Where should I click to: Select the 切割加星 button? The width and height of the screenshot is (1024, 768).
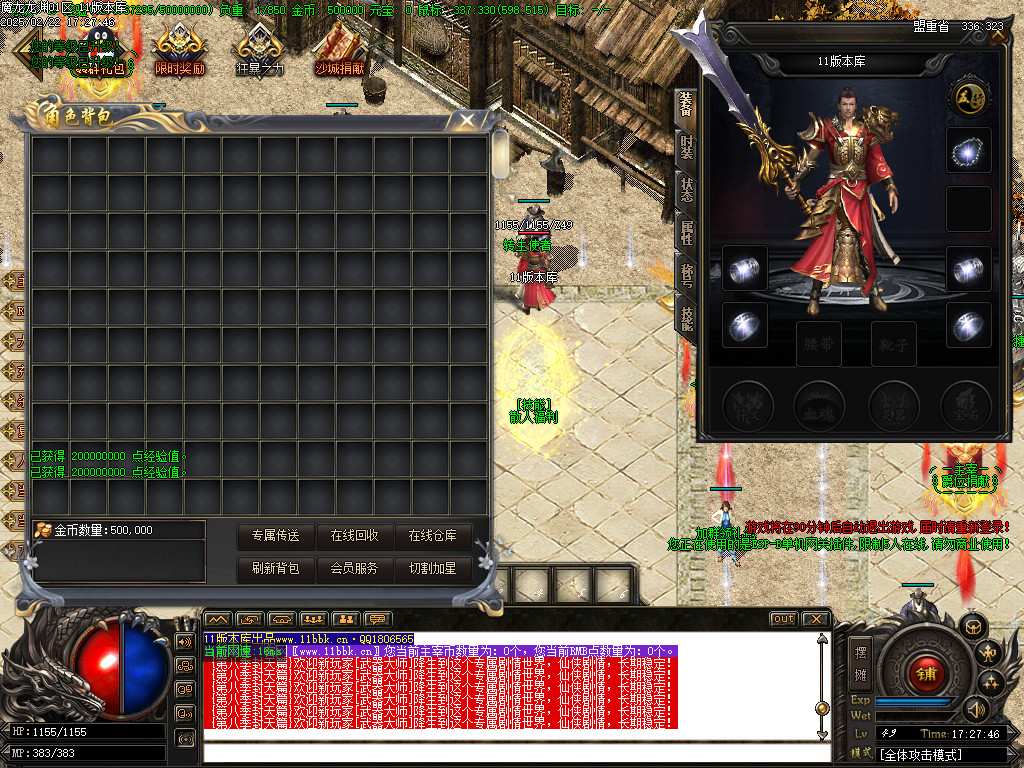pos(432,568)
